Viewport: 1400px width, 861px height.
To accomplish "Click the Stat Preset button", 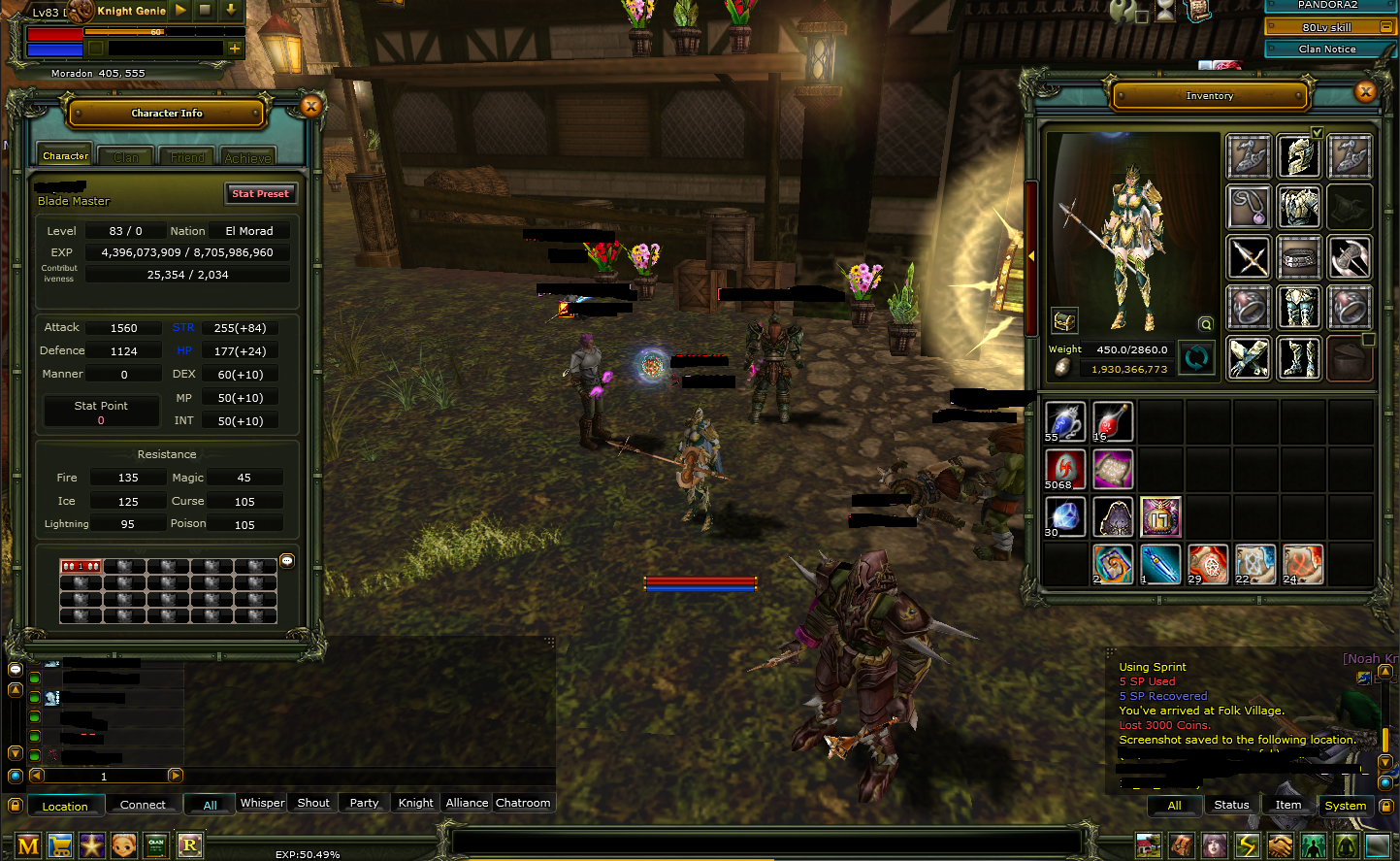I will tap(260, 193).
